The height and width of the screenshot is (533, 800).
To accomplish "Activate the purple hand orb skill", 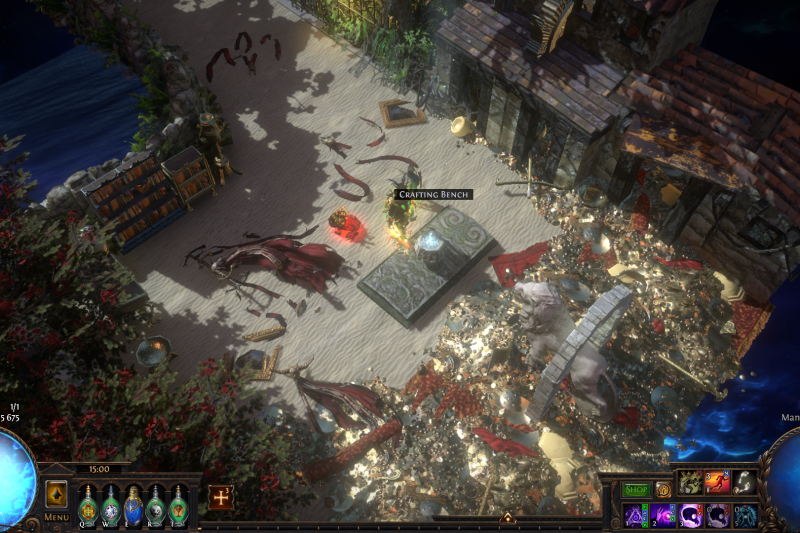I will (x=664, y=515).
